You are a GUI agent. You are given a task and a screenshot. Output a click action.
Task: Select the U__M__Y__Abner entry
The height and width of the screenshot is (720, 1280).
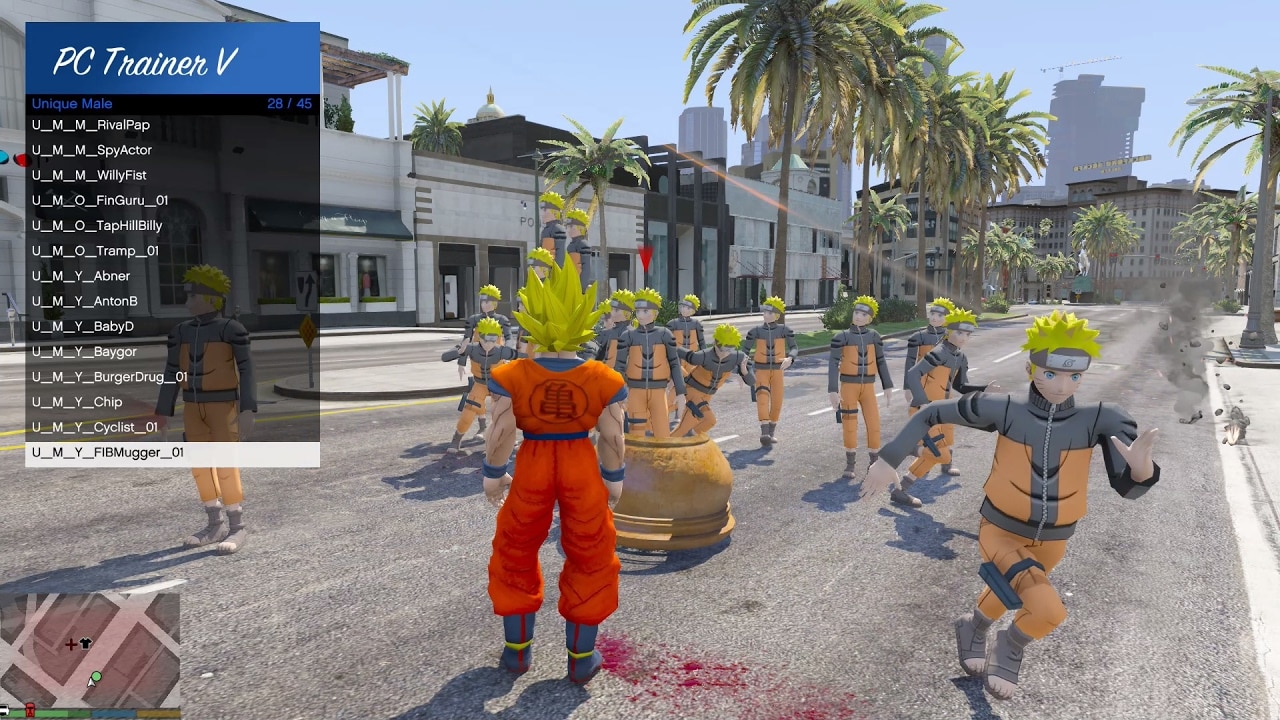pos(80,276)
